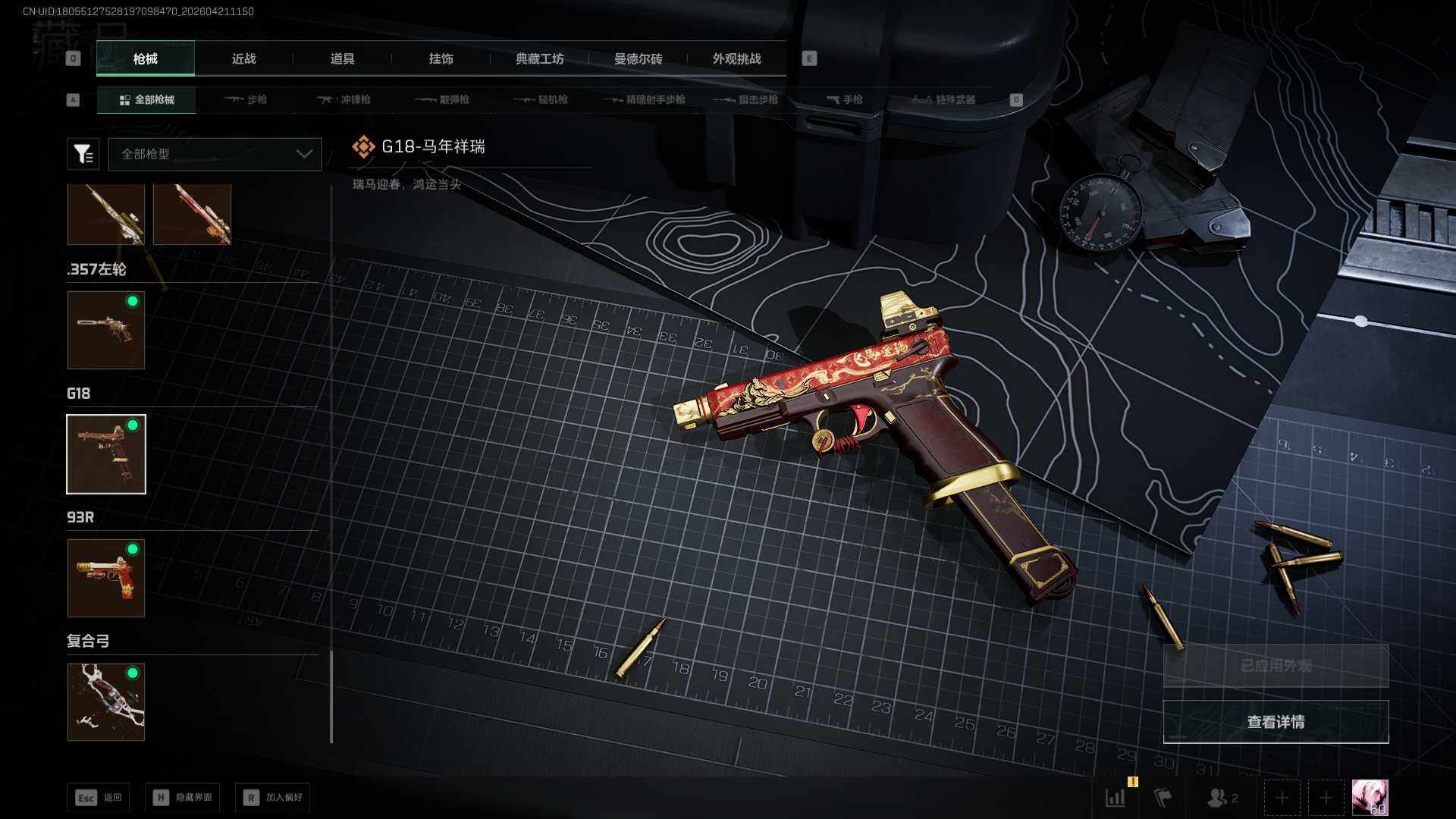Viewport: 1456px width, 819px height.
Task: Choose the 93R pistol skin thumbnail
Action: 106,578
